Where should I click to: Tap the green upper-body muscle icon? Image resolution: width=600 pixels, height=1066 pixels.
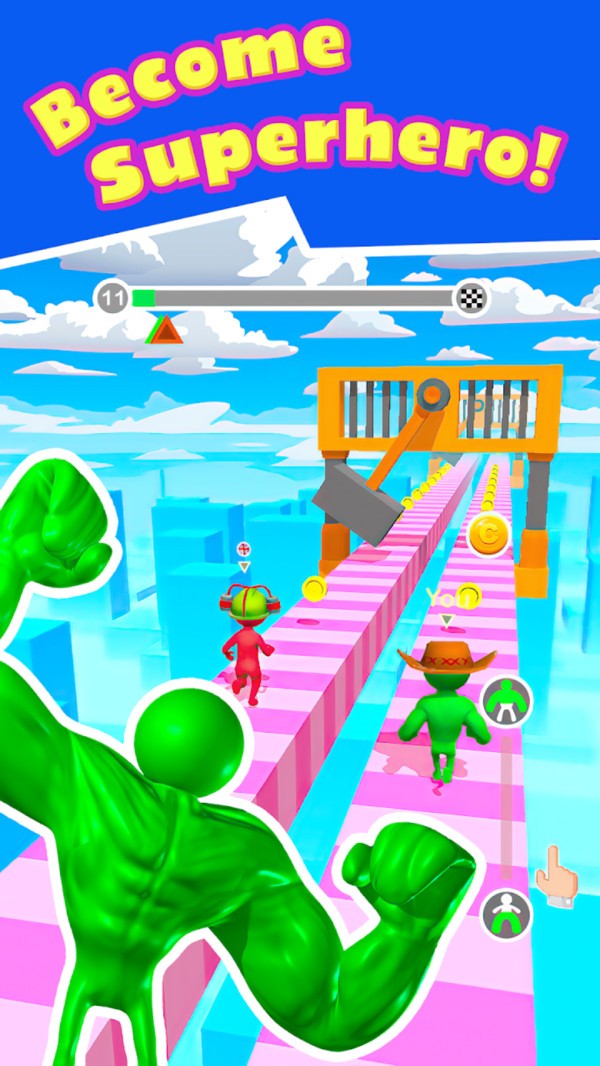pyautogui.click(x=506, y=701)
